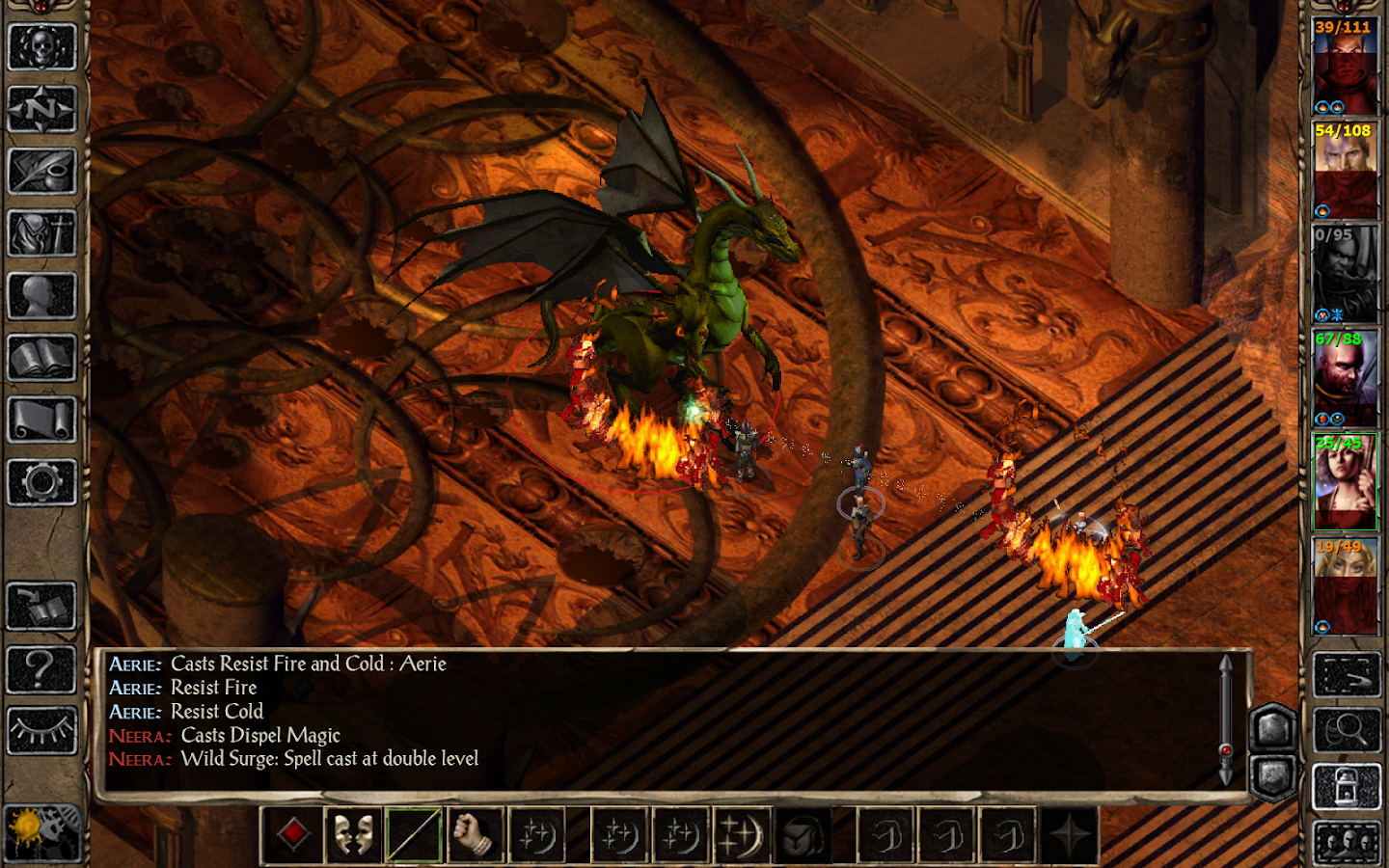Activate the red diamond guard button
The width and height of the screenshot is (1389, 868).
coord(293,834)
